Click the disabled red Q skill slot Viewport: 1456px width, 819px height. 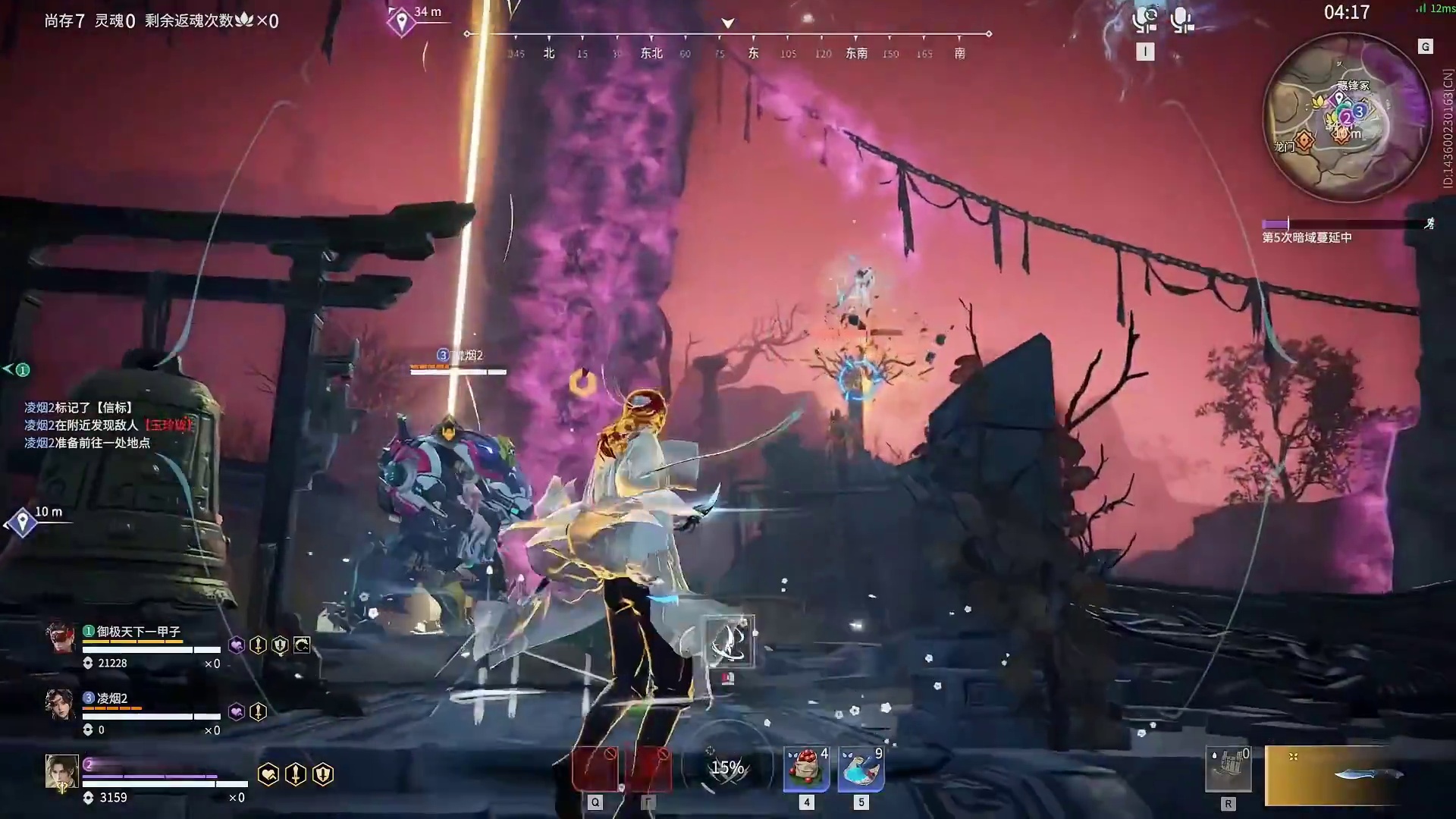coord(595,769)
